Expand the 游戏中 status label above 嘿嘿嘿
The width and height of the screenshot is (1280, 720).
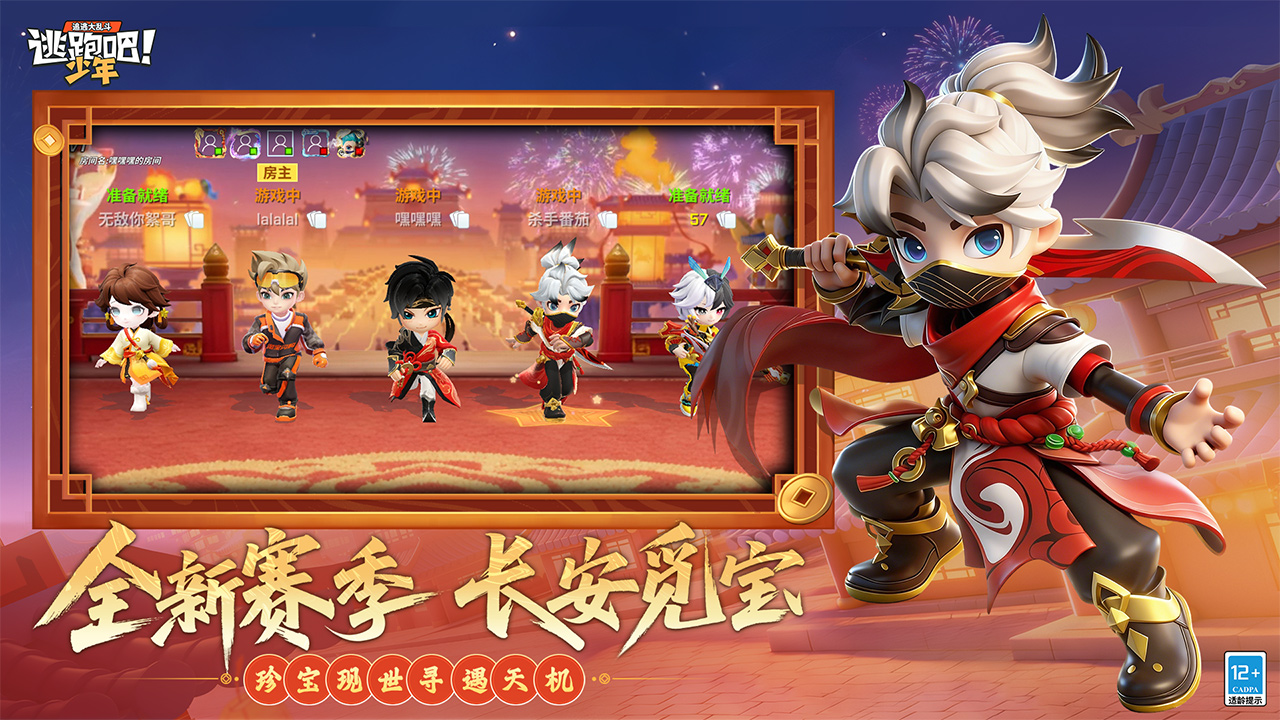[420, 194]
